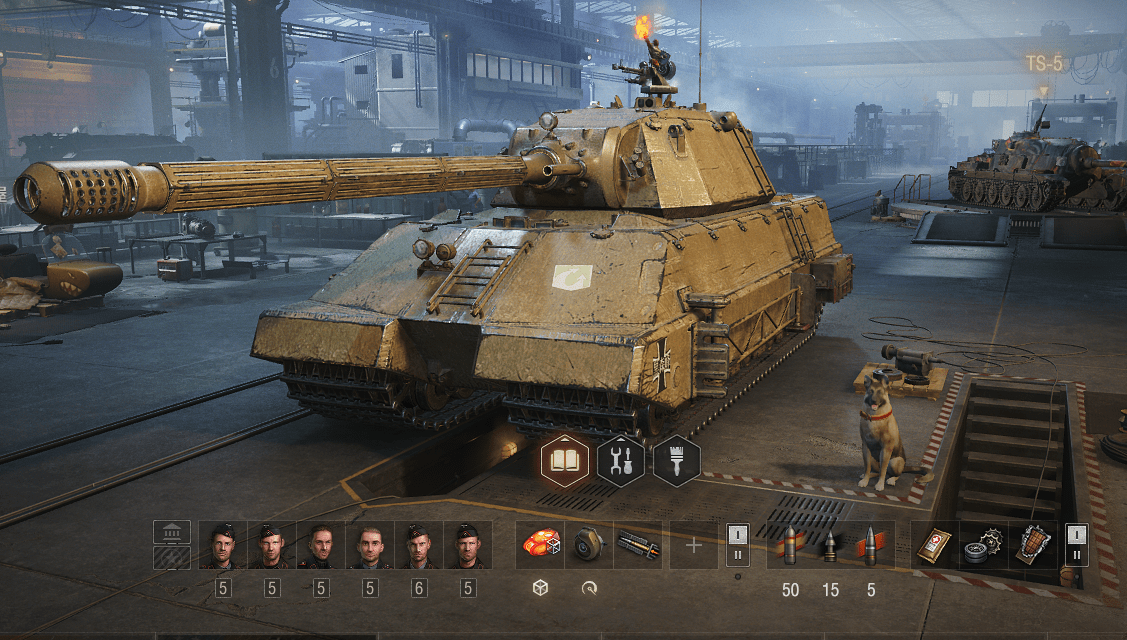Open the paintbrush customization hexagon button
This screenshot has height=640, width=1127.
[x=676, y=462]
